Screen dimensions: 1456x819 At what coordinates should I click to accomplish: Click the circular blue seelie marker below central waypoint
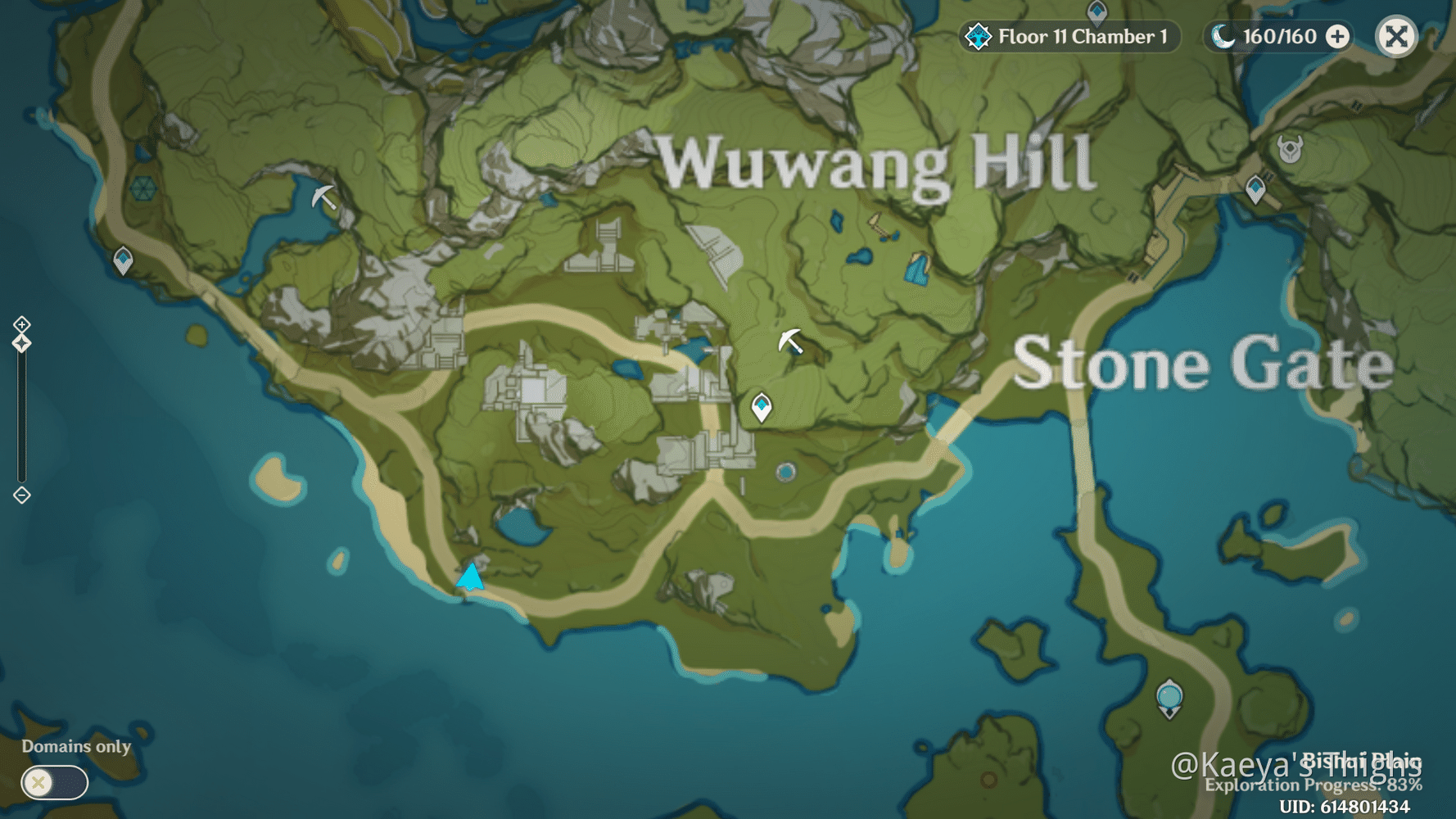[x=785, y=472]
